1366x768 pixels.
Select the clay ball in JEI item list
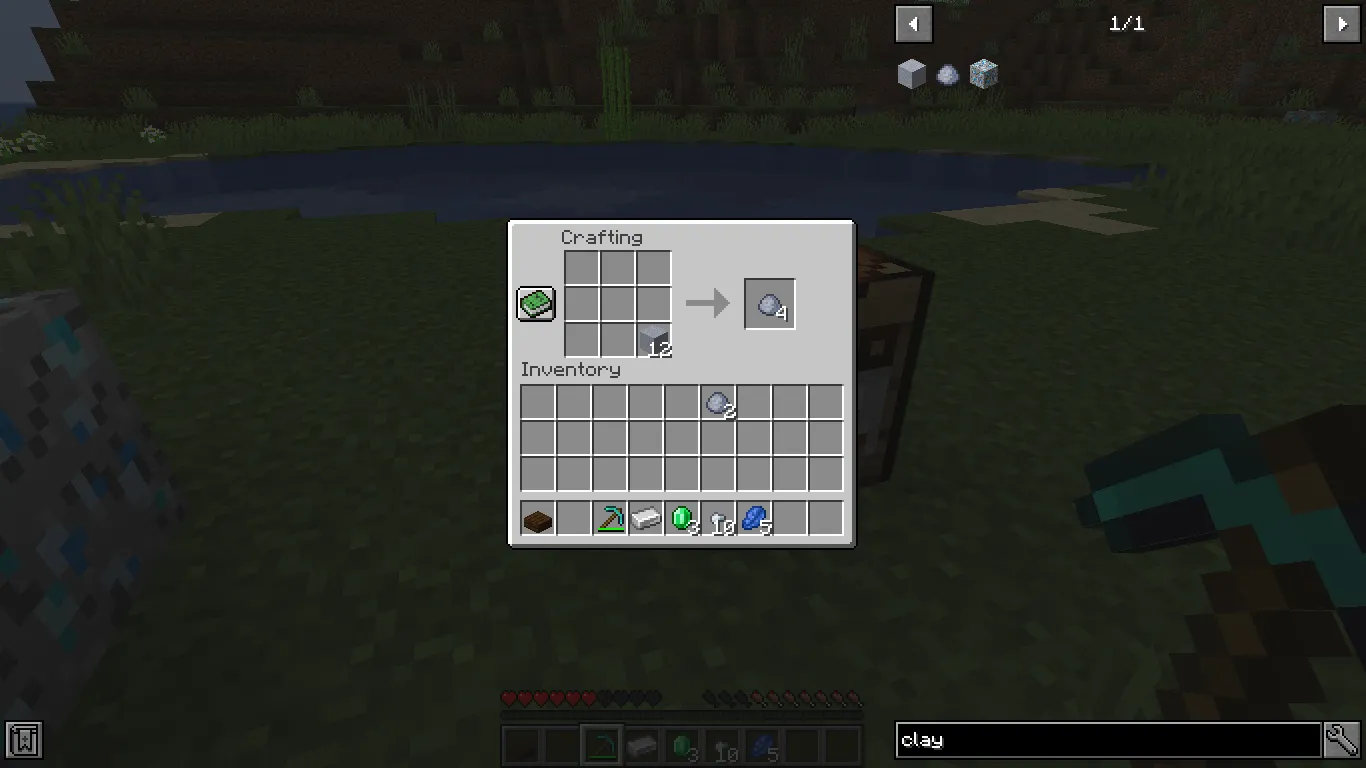(947, 73)
